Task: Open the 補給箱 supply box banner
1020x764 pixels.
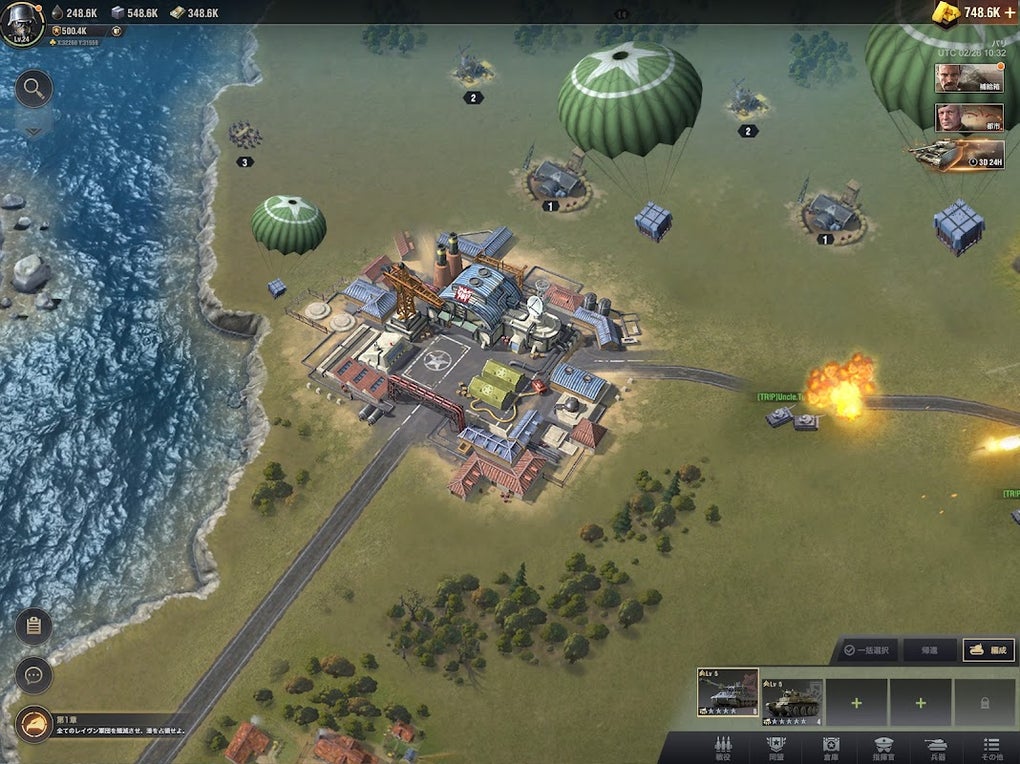Action: 969,79
